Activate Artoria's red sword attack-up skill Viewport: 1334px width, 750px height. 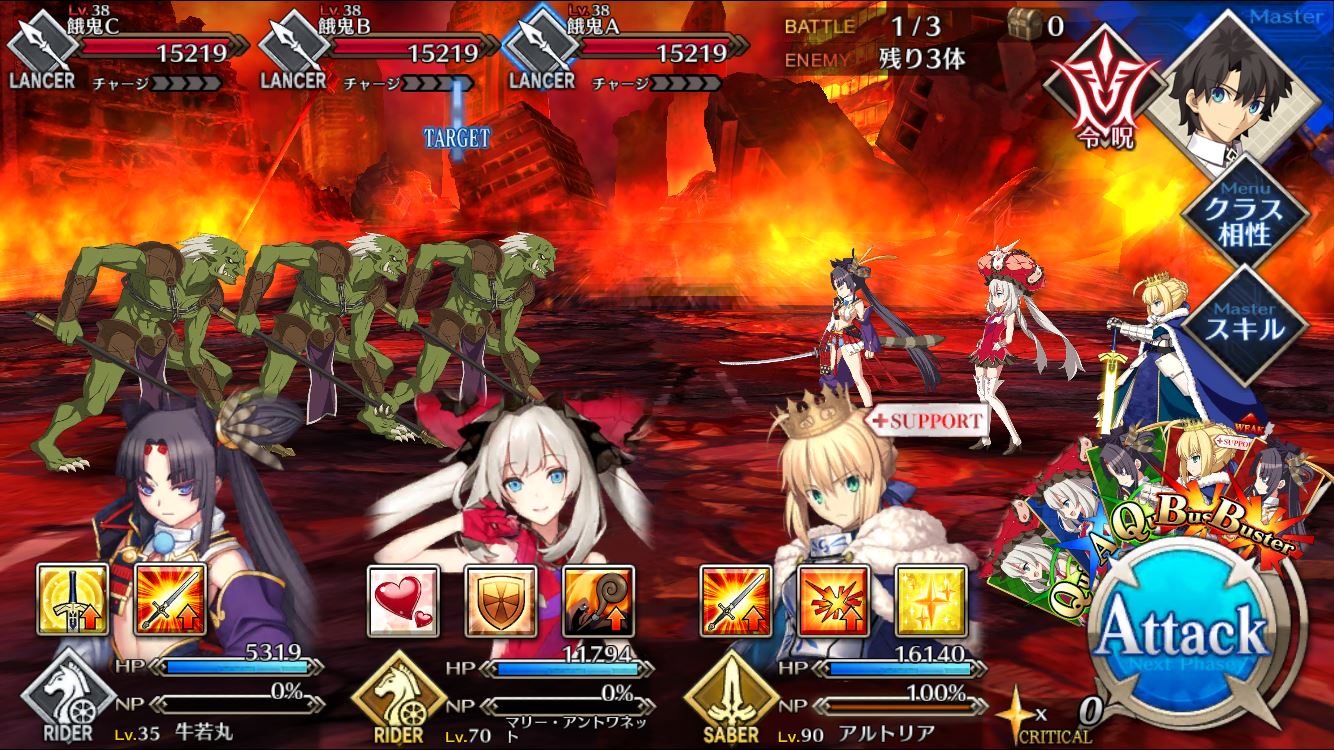click(x=735, y=601)
